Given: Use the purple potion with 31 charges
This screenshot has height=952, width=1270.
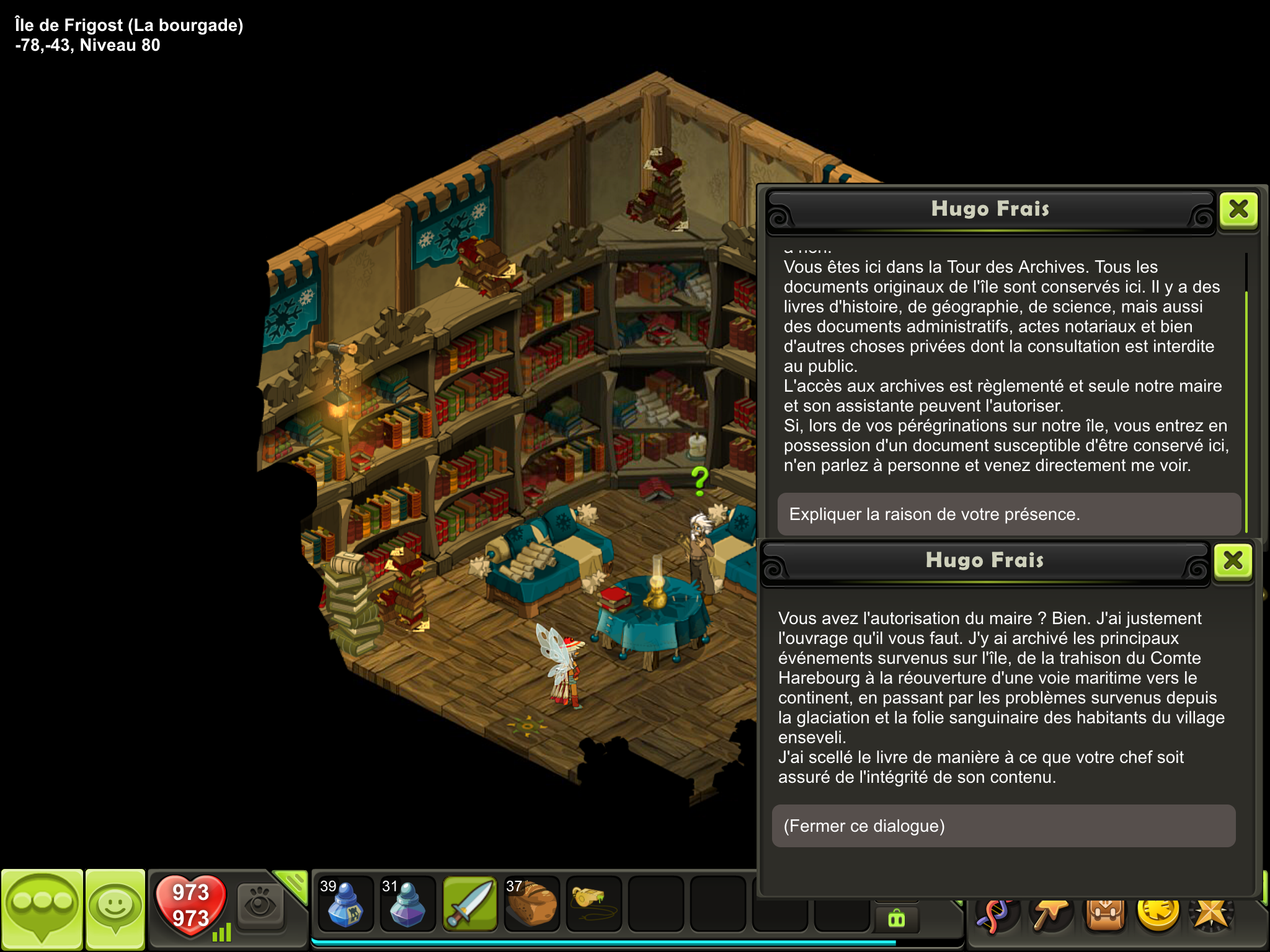Looking at the screenshot, I should [x=407, y=904].
